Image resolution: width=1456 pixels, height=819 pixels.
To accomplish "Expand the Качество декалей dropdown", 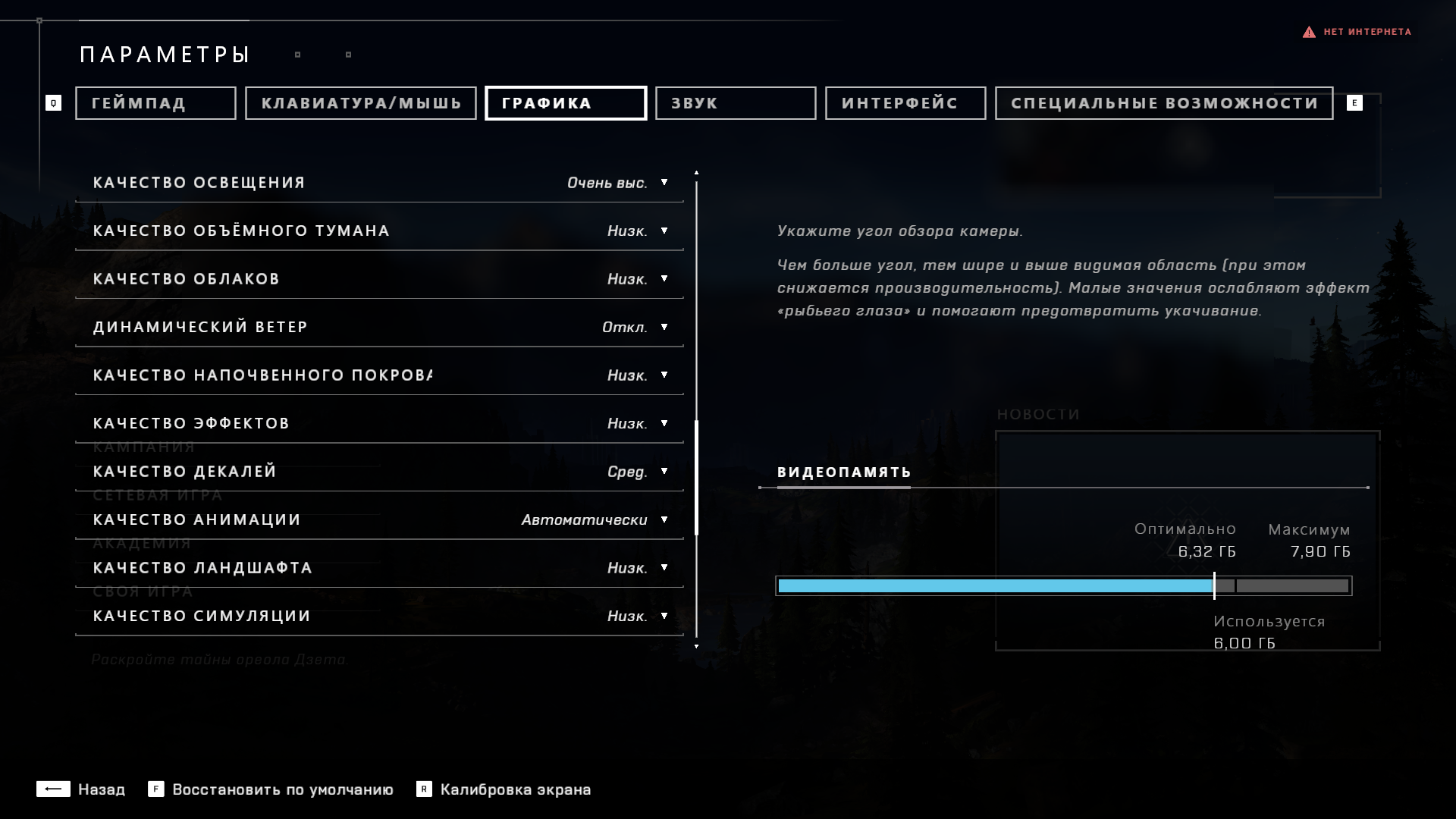I will [x=637, y=472].
